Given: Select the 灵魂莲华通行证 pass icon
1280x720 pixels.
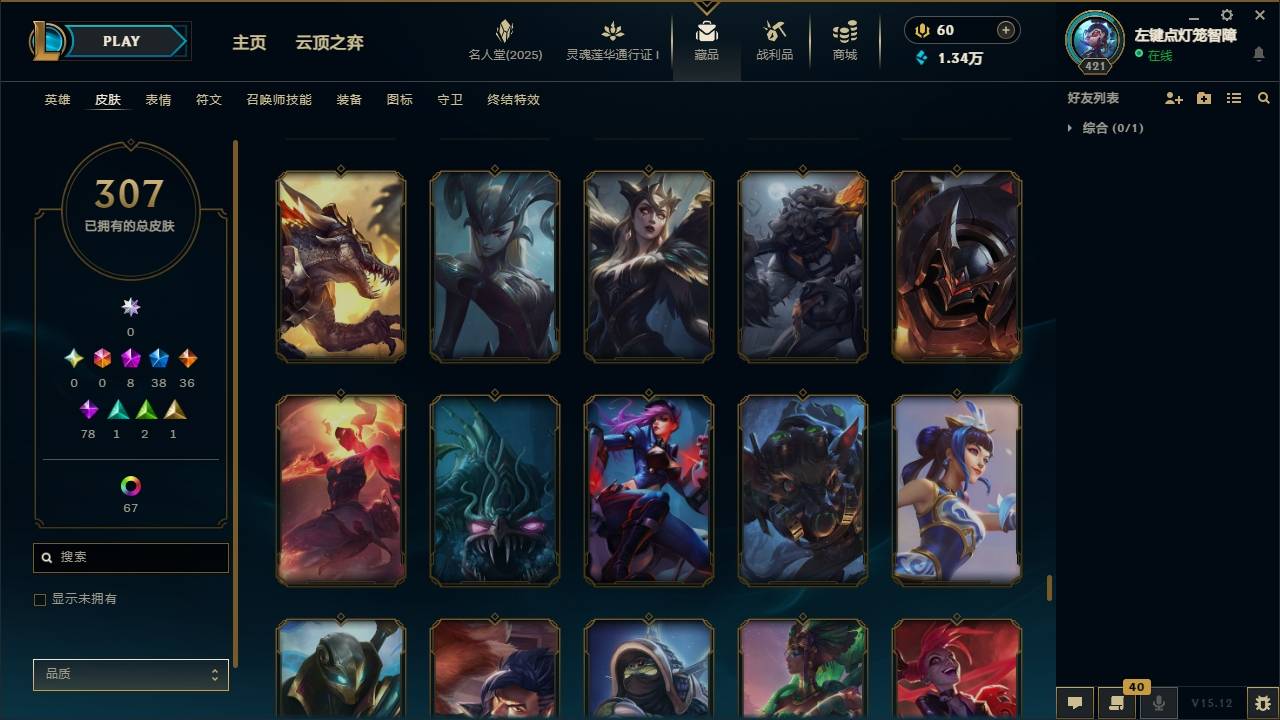Looking at the screenshot, I should [x=611, y=33].
